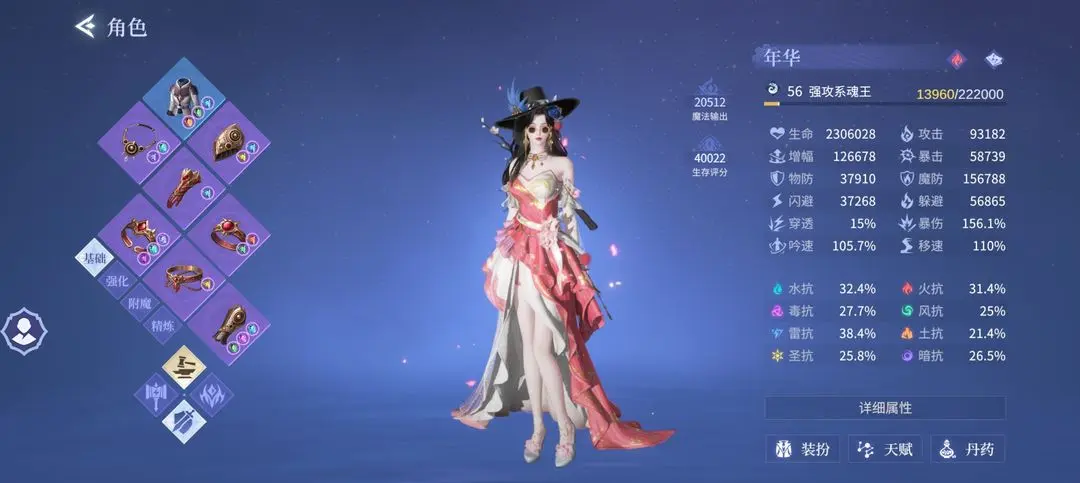Open 详细属性 detailed attributes
The height and width of the screenshot is (483, 1080).
(x=885, y=408)
